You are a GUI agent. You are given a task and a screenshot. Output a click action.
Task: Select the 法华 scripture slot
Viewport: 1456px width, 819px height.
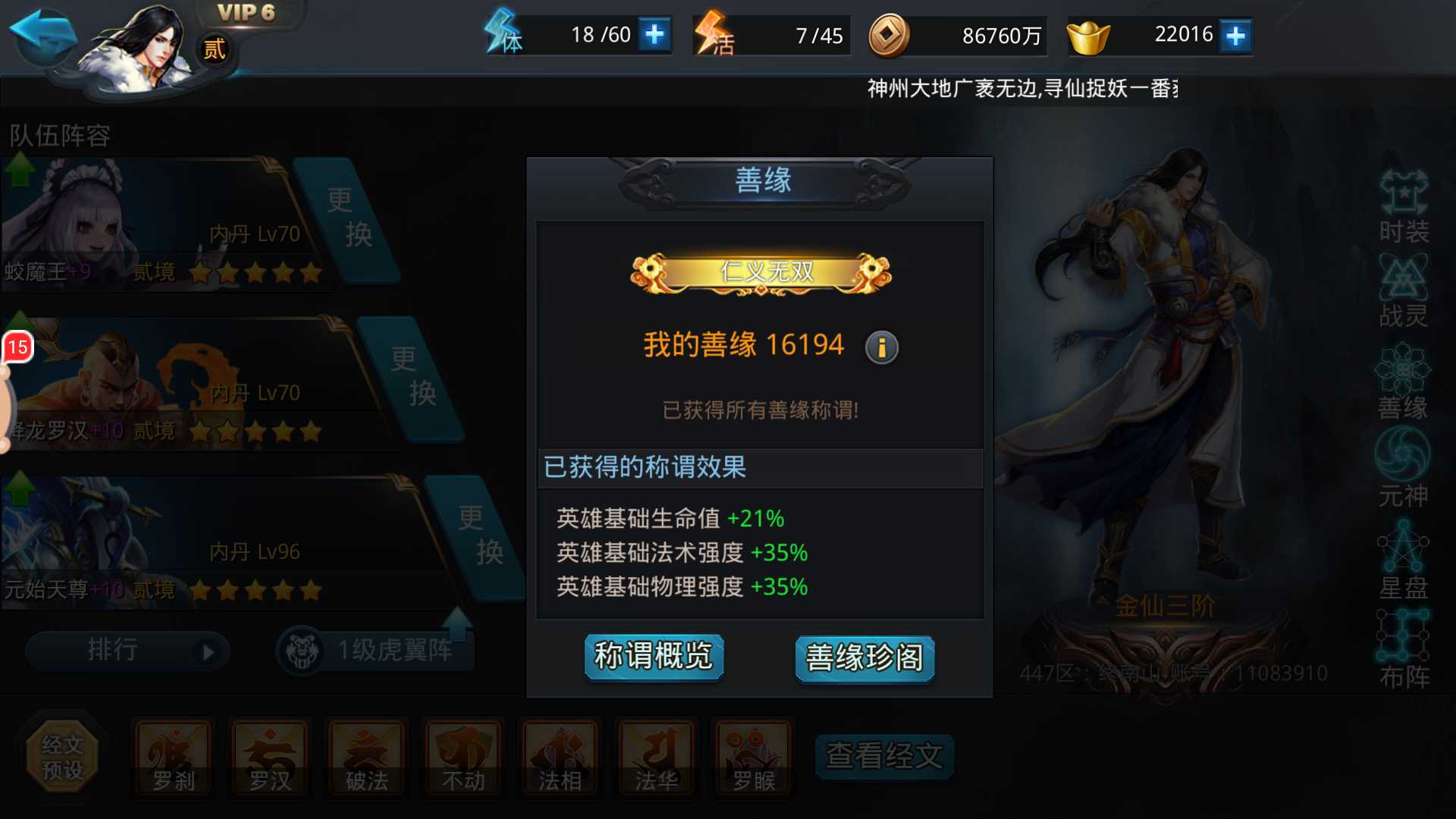click(x=655, y=755)
